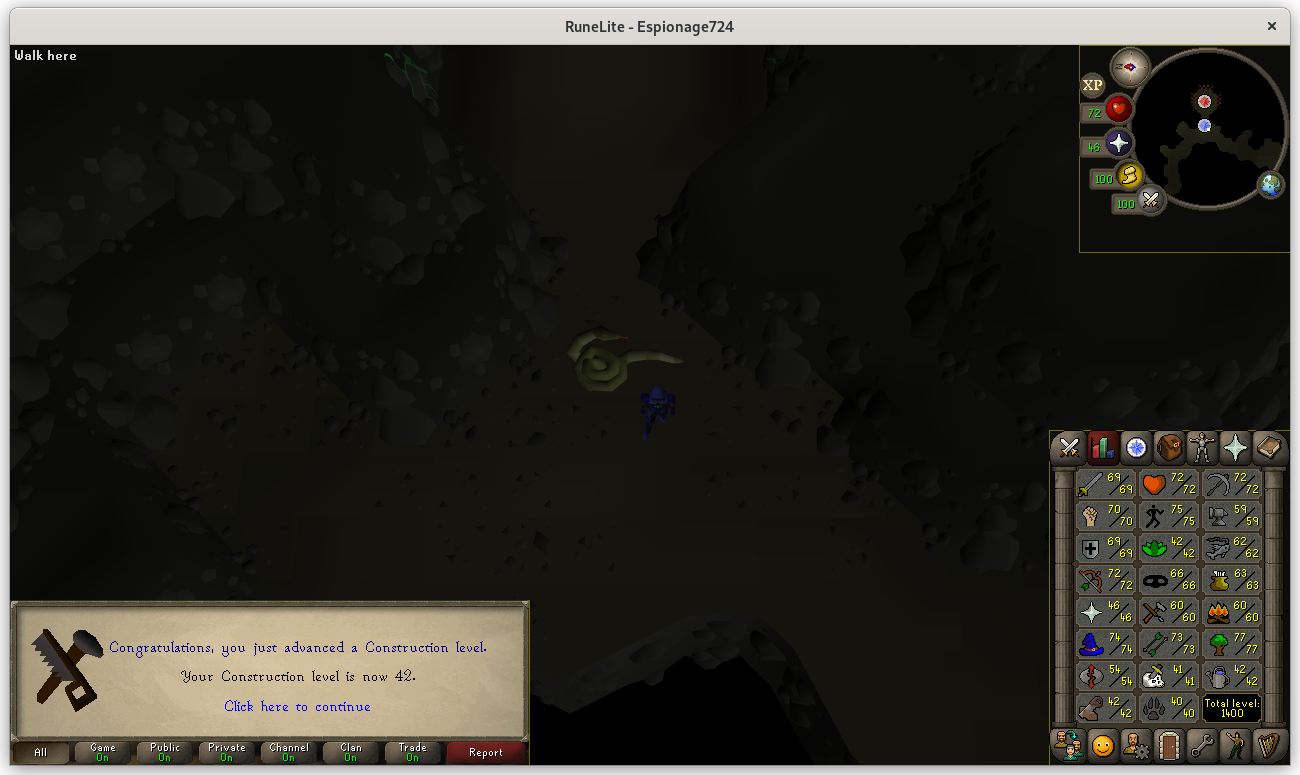Screen dimensions: 1300x775
Task: Show the Worn Equipment tab
Action: click(1201, 447)
